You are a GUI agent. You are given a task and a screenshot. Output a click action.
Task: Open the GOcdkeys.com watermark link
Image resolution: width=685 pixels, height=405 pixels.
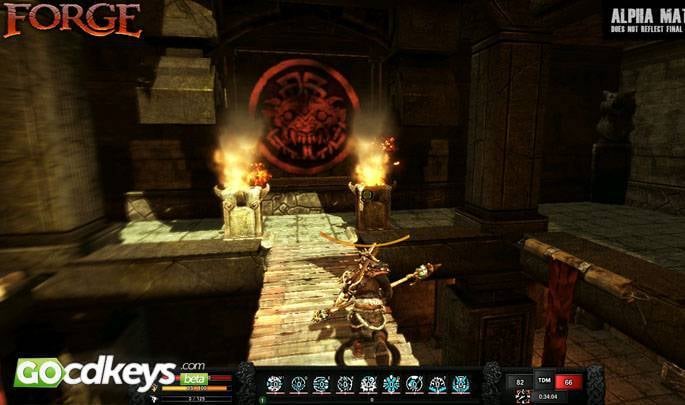pos(95,373)
